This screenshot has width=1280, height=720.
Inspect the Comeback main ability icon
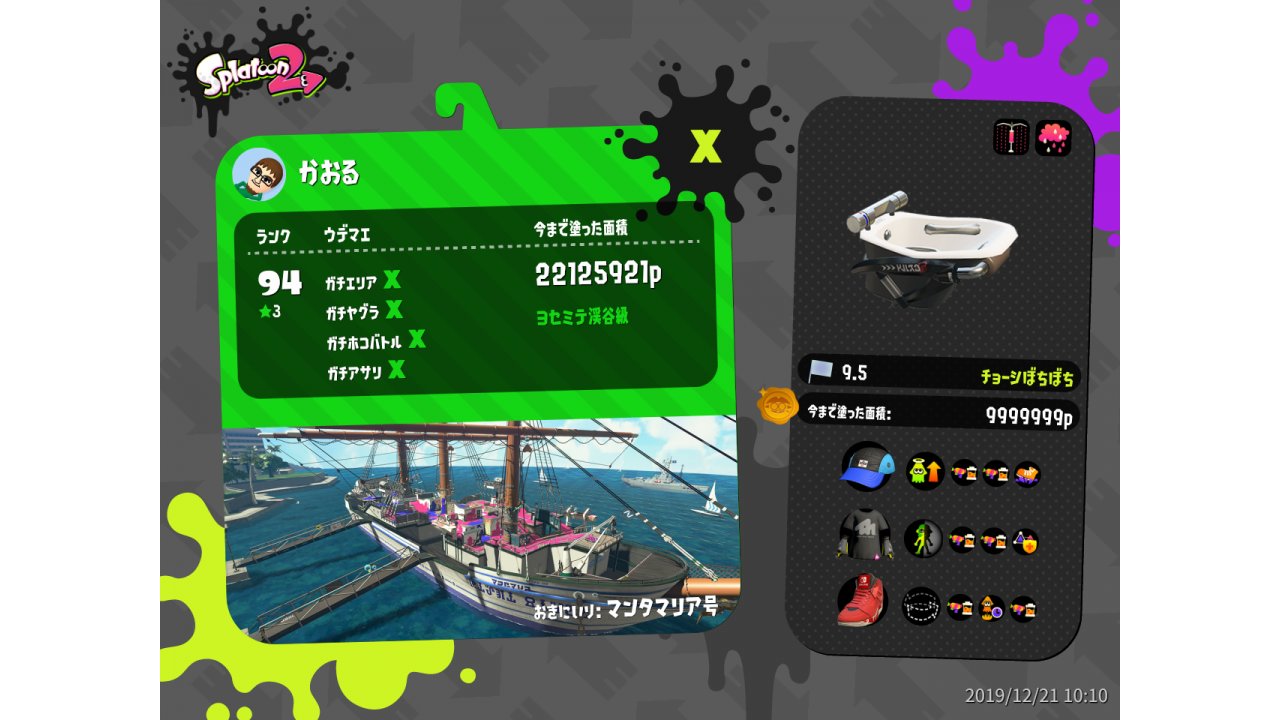tap(925, 471)
